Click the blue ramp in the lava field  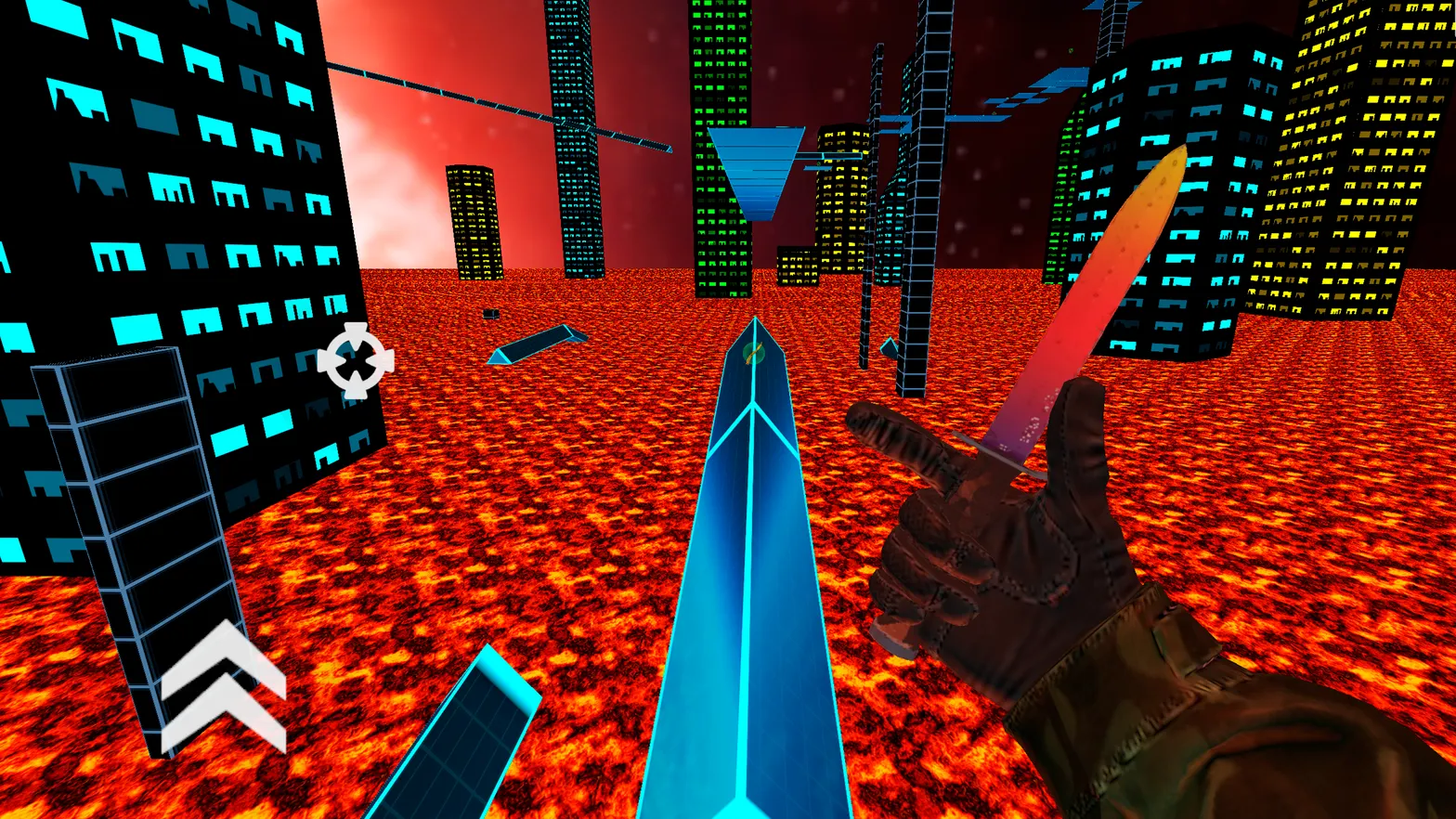pyautogui.click(x=539, y=344)
